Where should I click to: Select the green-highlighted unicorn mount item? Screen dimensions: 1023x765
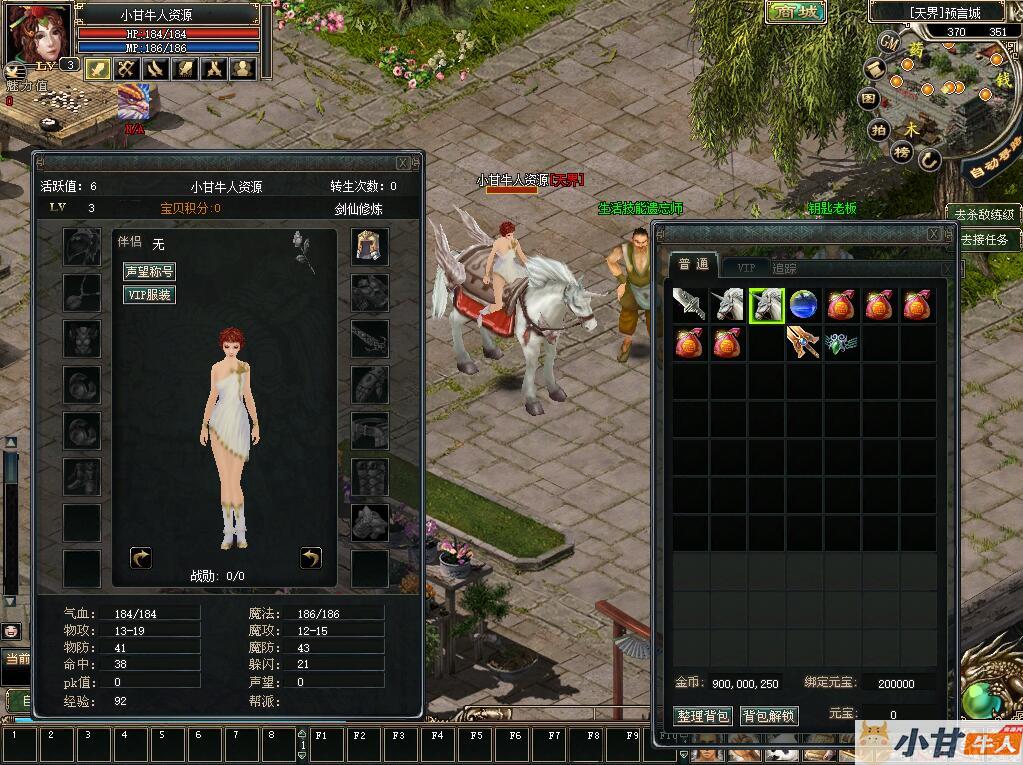[766, 305]
